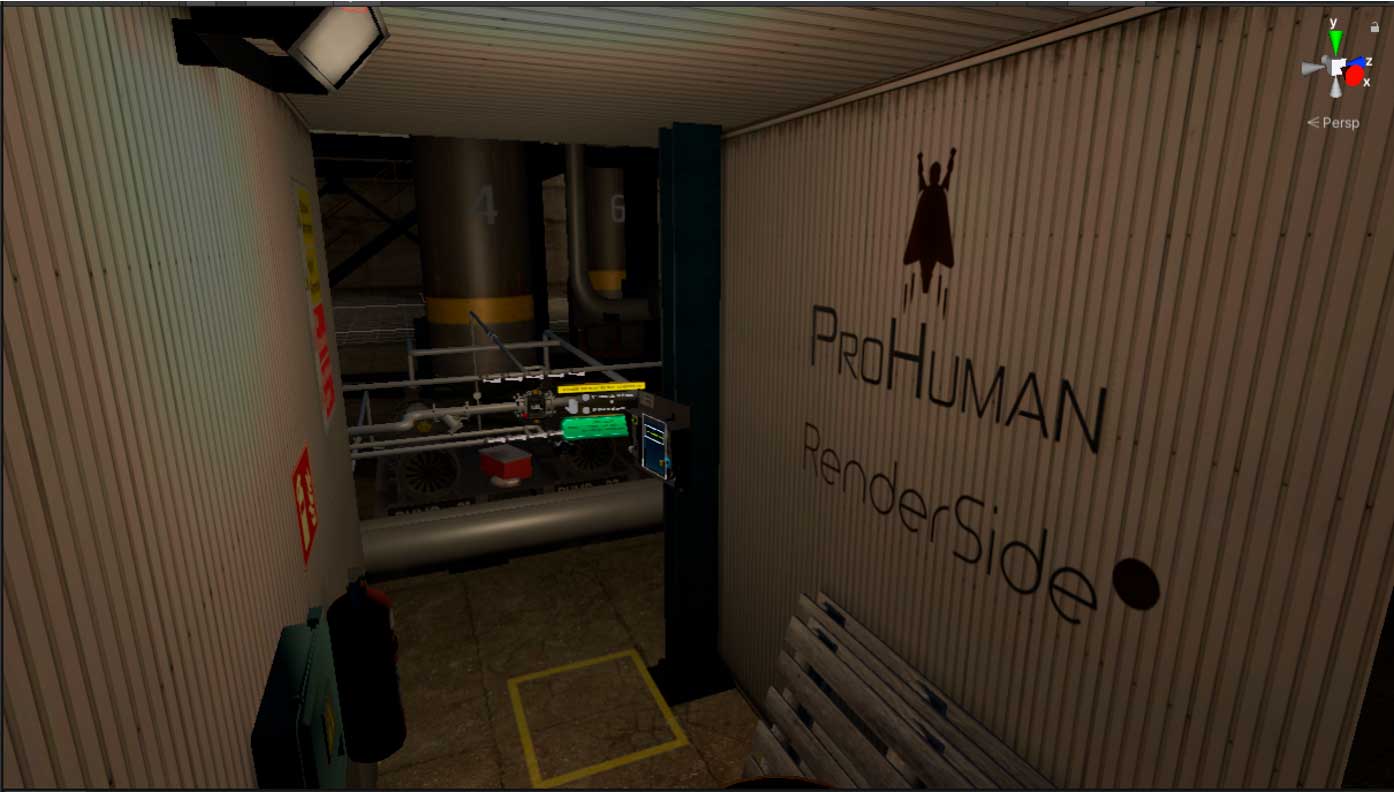Click the red X axis on the scene gizmo

click(x=1354, y=77)
